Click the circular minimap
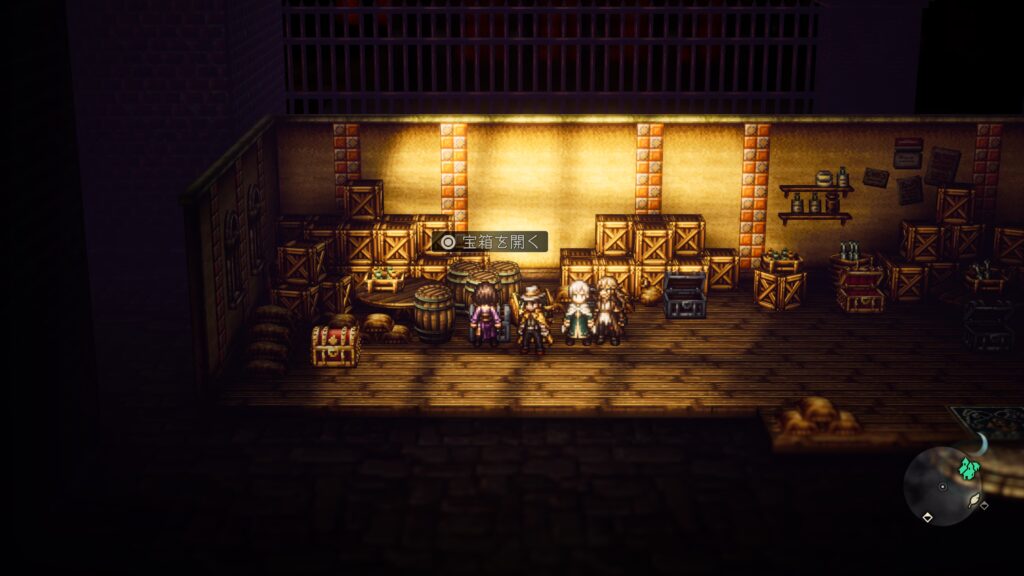The image size is (1024, 576). 942,485
